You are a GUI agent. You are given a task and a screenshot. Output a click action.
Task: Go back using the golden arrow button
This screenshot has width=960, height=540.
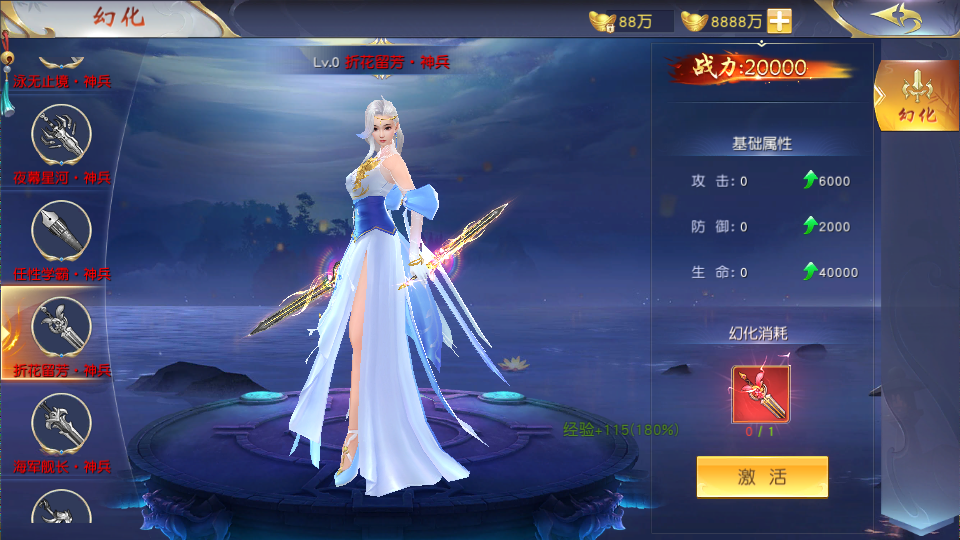pos(894,17)
